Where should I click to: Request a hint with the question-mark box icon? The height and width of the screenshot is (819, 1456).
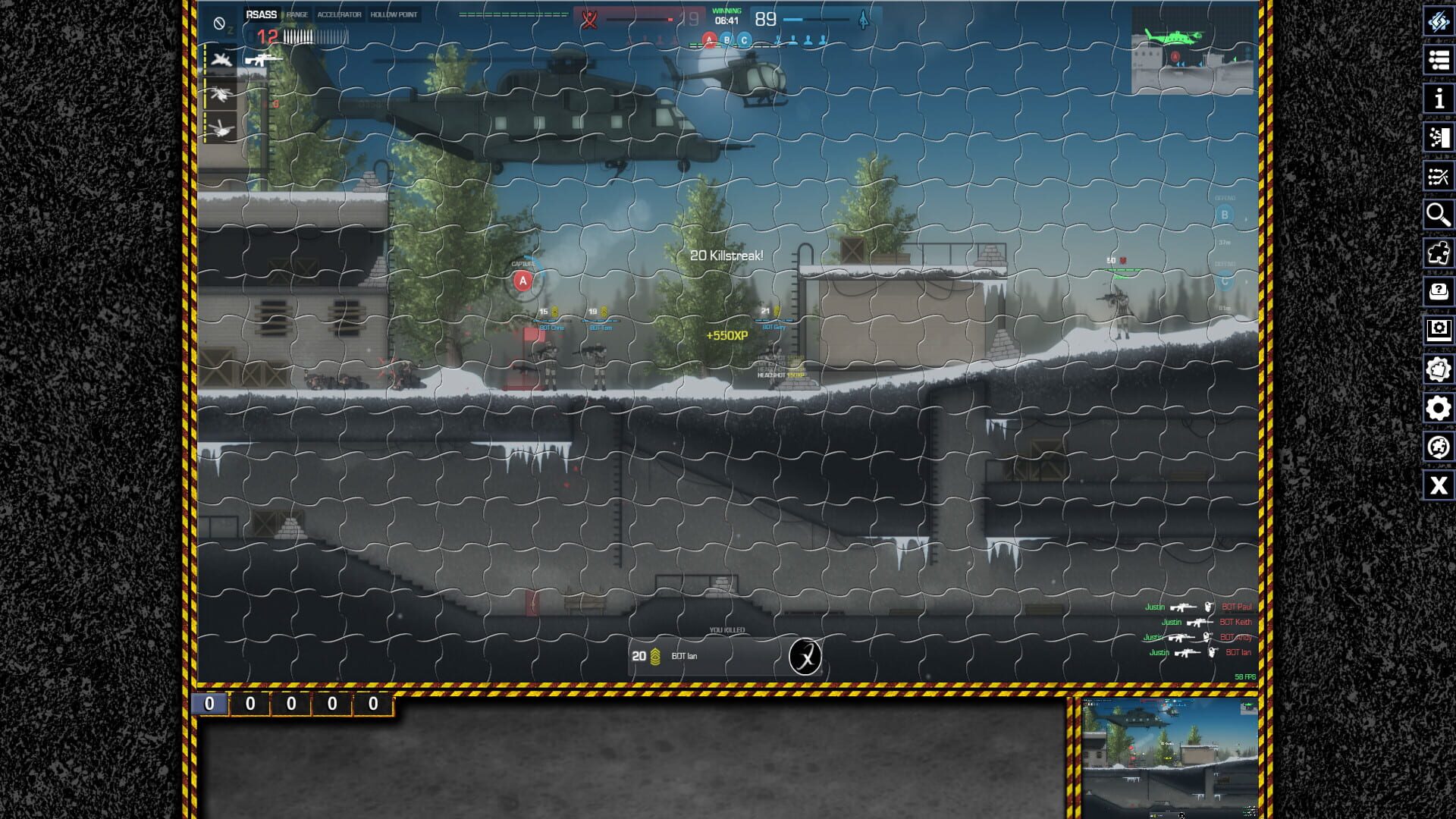coord(1439,290)
